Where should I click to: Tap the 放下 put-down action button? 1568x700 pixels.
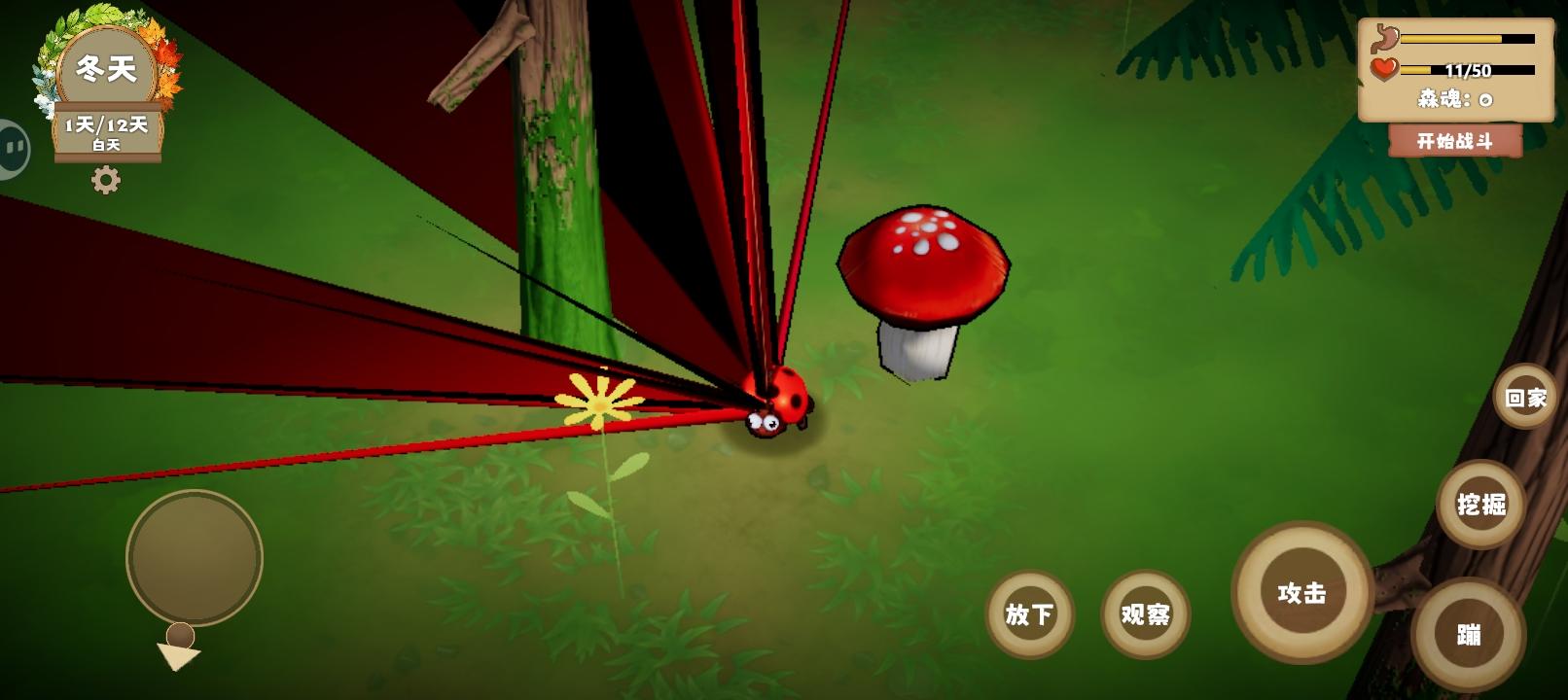tap(1028, 614)
